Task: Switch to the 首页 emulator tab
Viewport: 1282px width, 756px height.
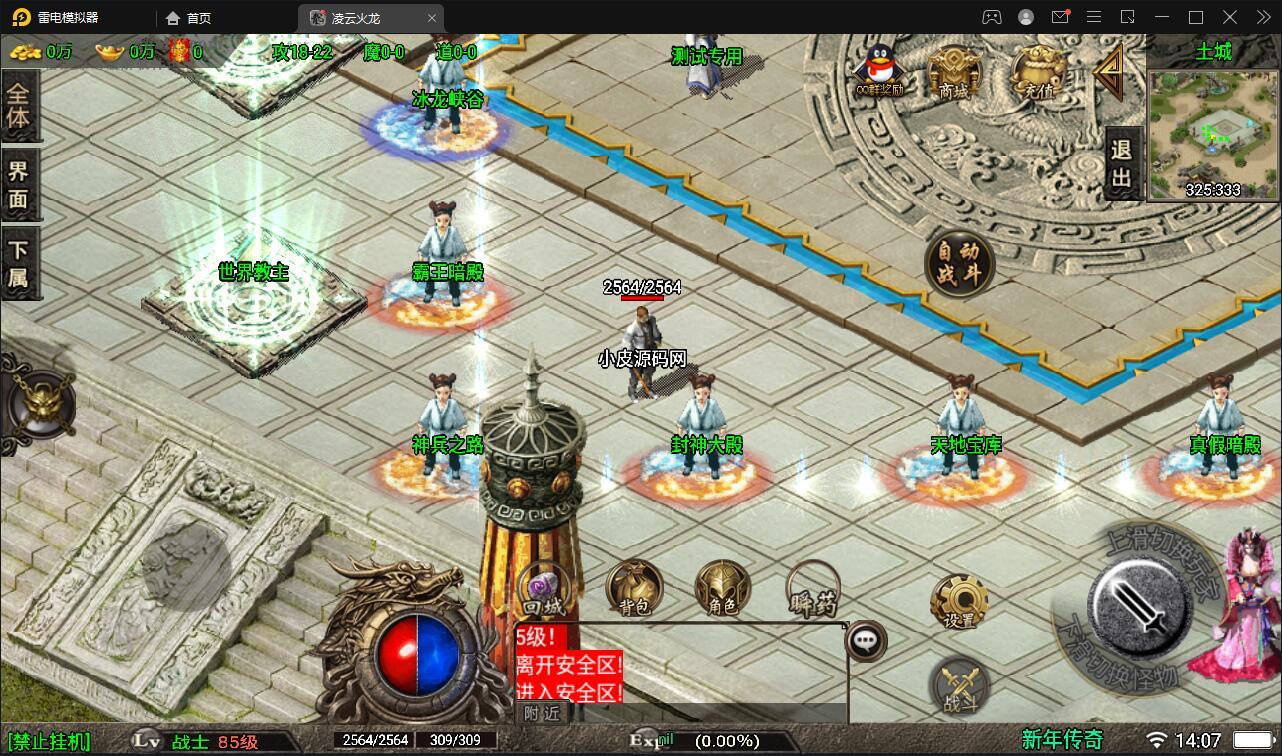Action: [188, 17]
